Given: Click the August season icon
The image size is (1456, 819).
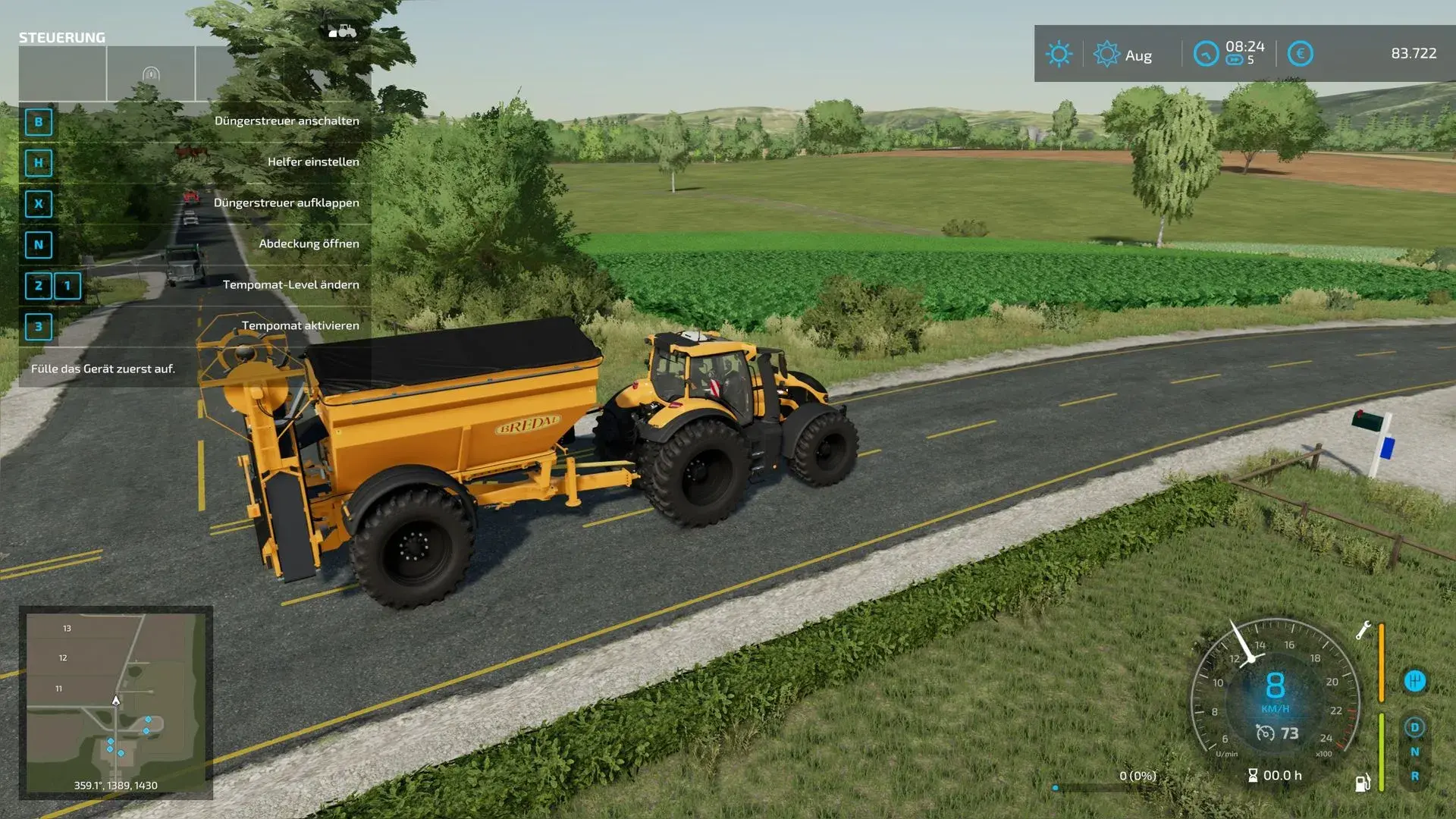Looking at the screenshot, I should [1106, 54].
